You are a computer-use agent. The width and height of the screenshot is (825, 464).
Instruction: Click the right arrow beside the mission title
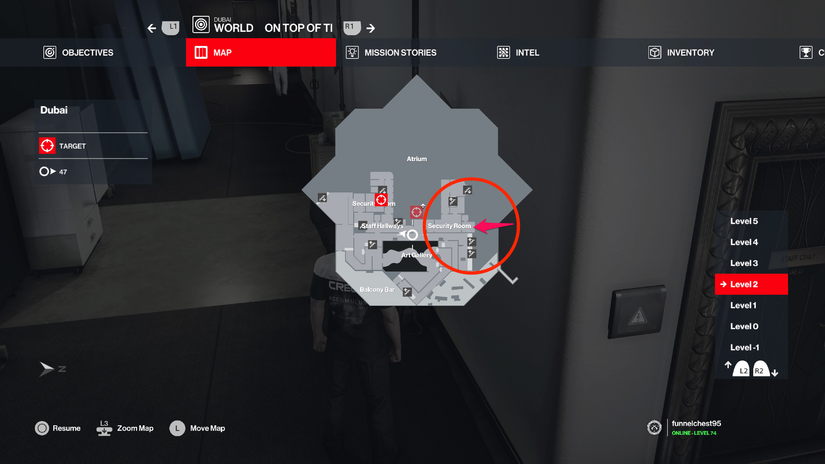[x=371, y=28]
